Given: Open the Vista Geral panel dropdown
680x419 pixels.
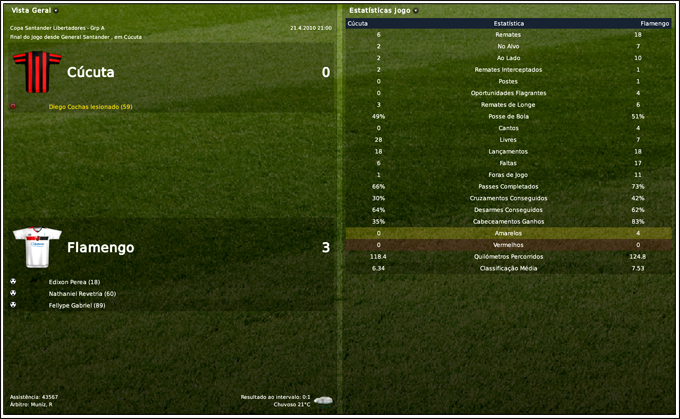Looking at the screenshot, I should 55,10.
